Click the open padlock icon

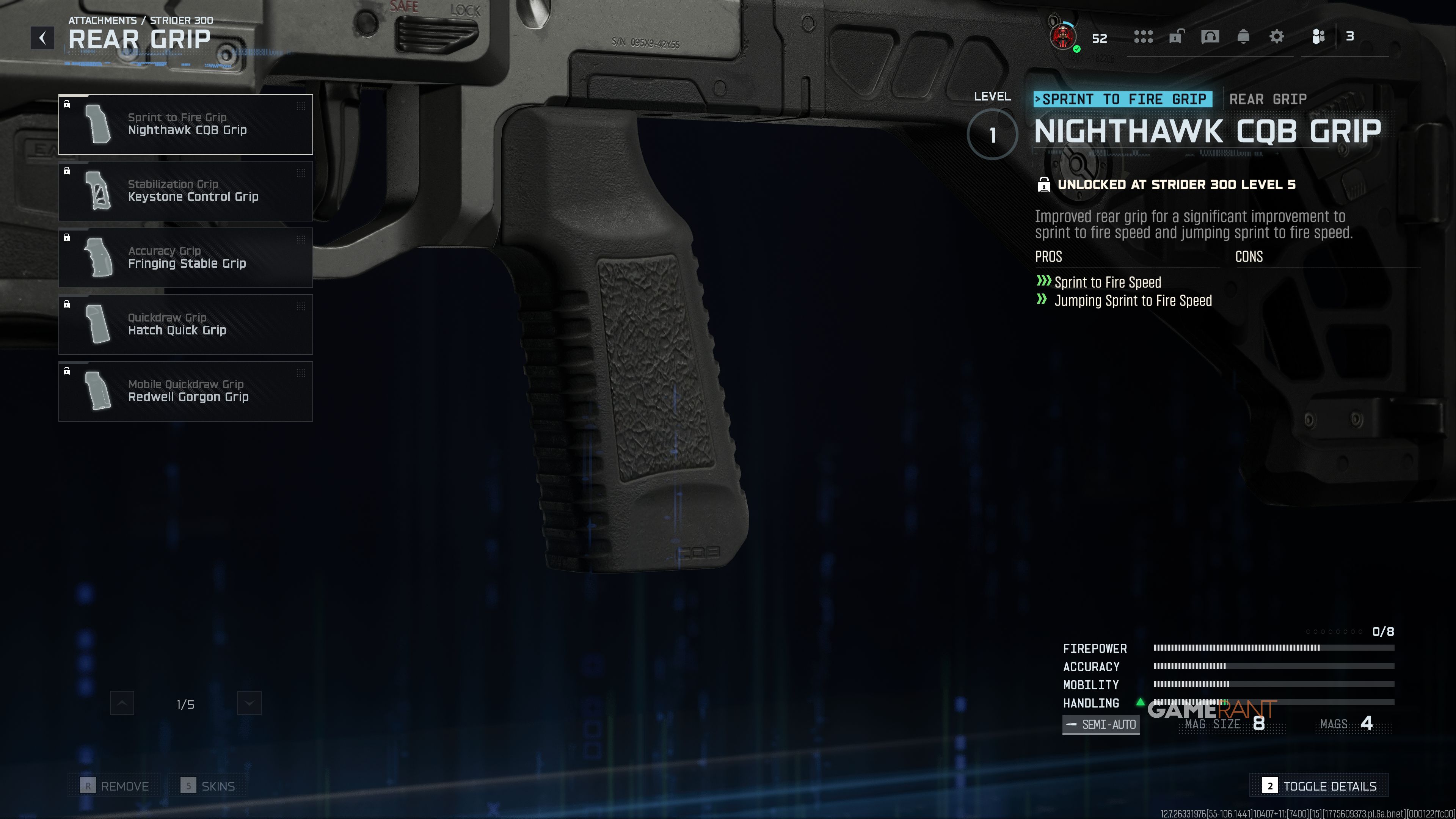tap(1176, 37)
